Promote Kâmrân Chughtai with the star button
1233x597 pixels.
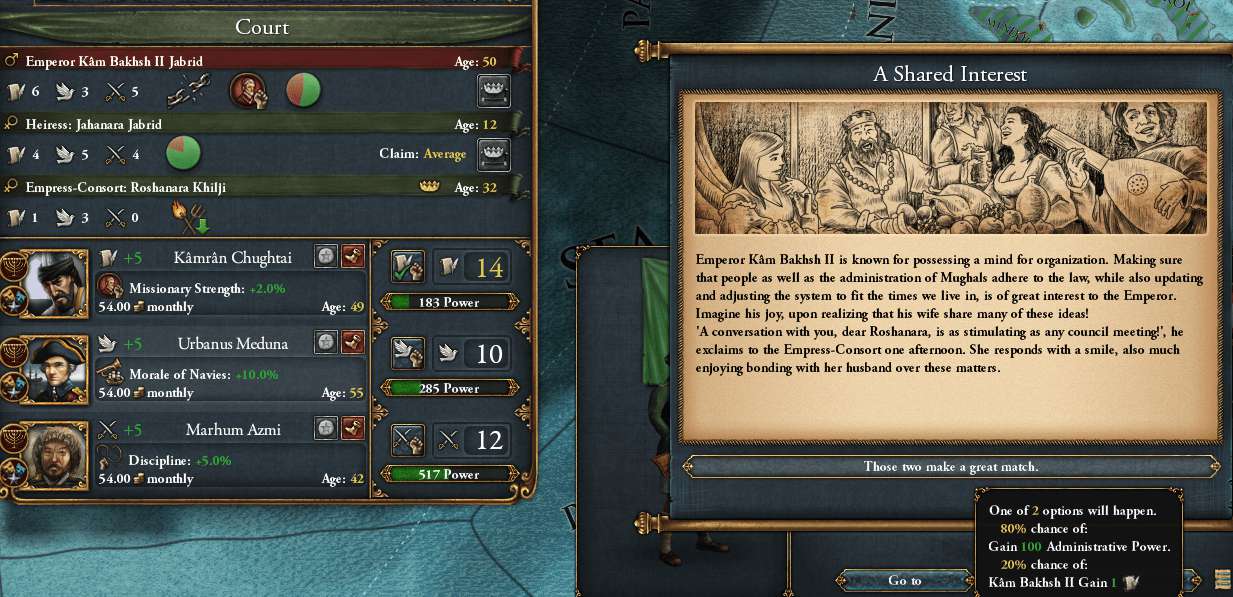click(x=326, y=257)
